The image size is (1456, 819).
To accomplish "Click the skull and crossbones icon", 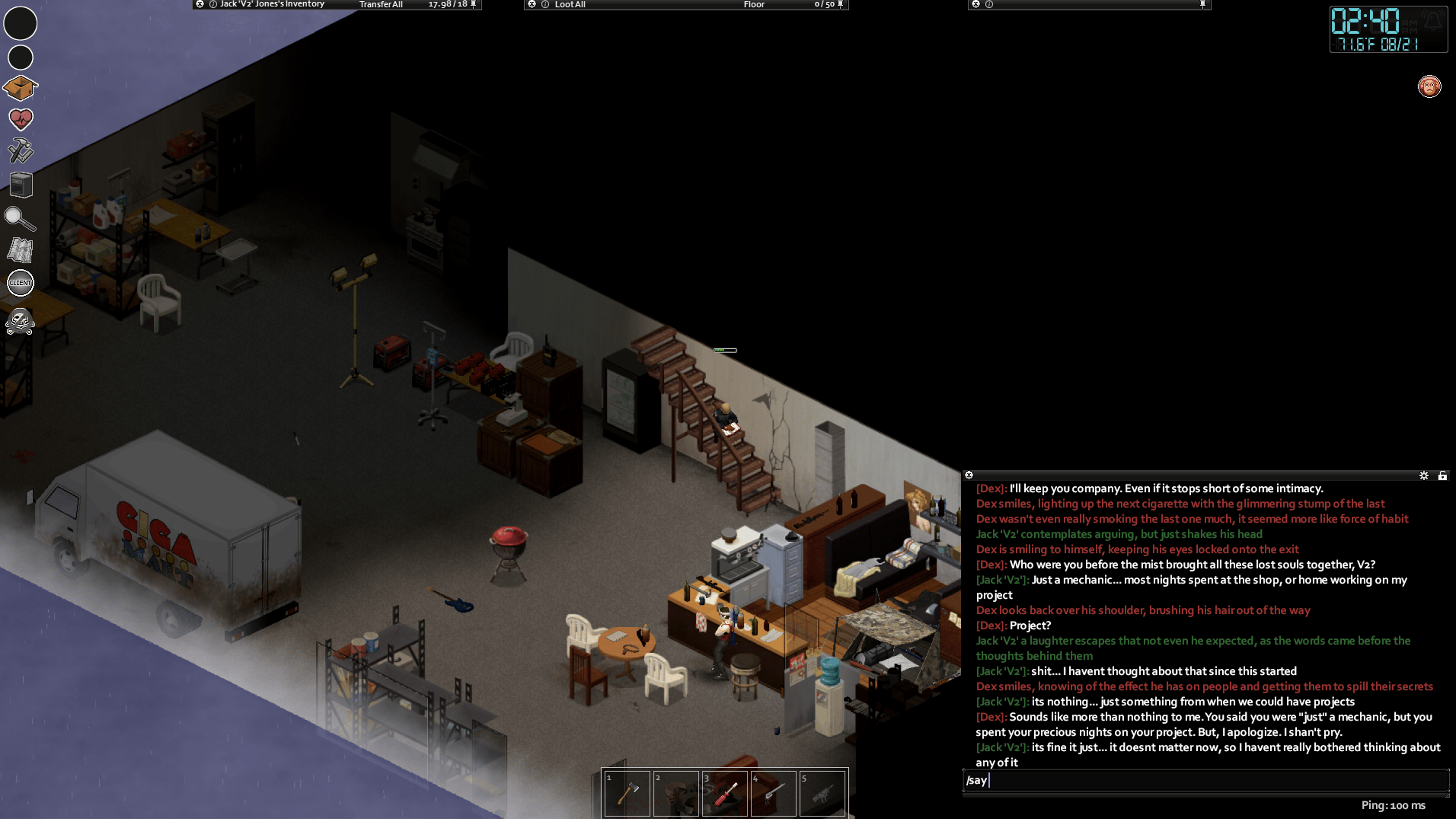I will tap(20, 322).
